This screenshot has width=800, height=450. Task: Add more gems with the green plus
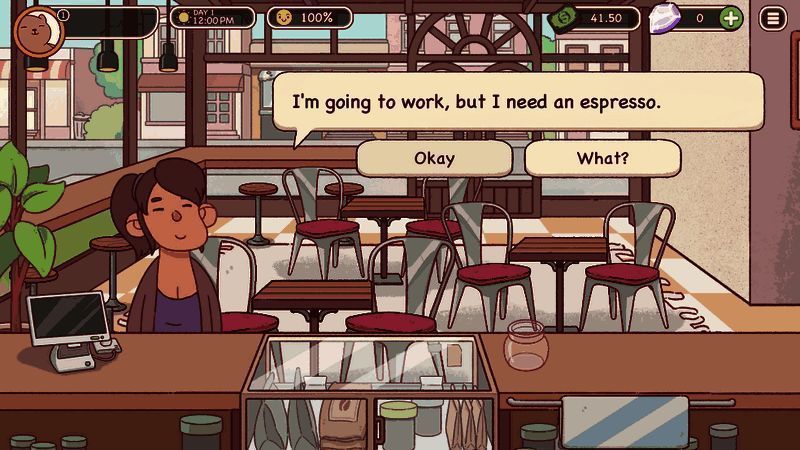[x=731, y=18]
